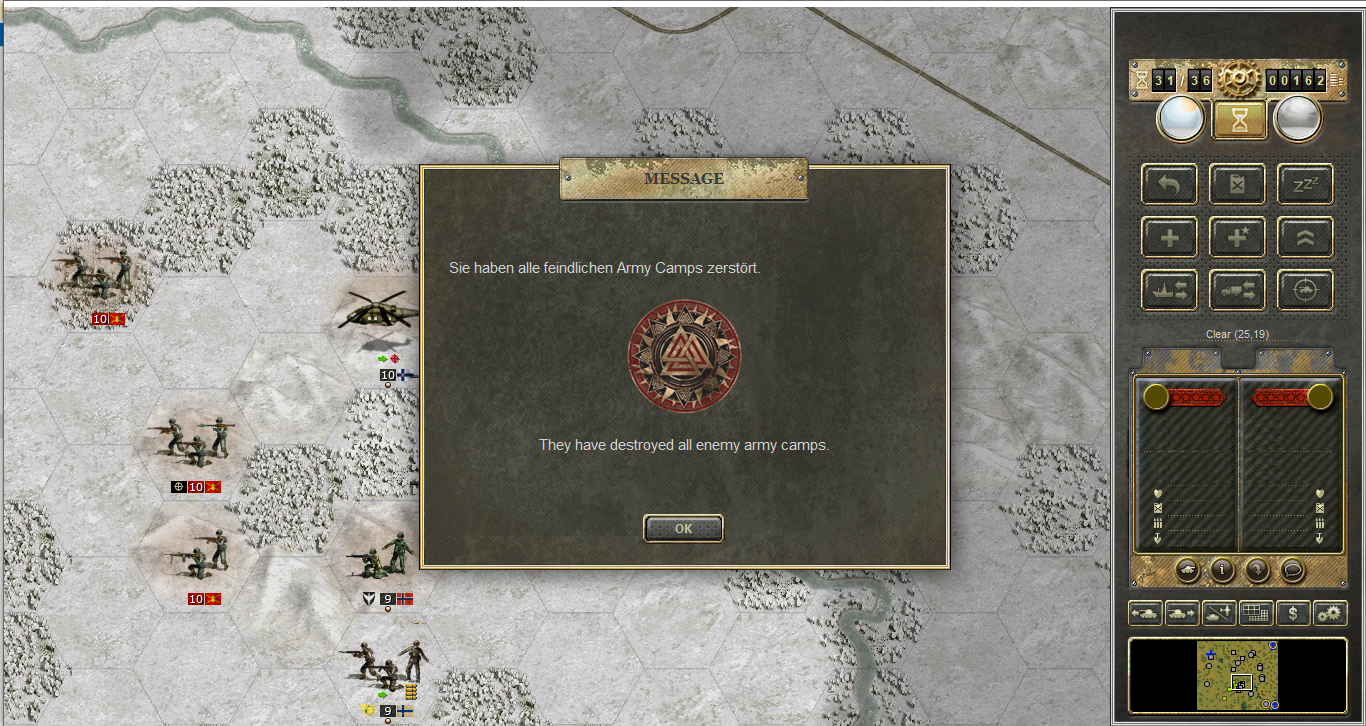
Task: Click the plain plus reinforcement button
Action: pyautogui.click(x=1169, y=237)
